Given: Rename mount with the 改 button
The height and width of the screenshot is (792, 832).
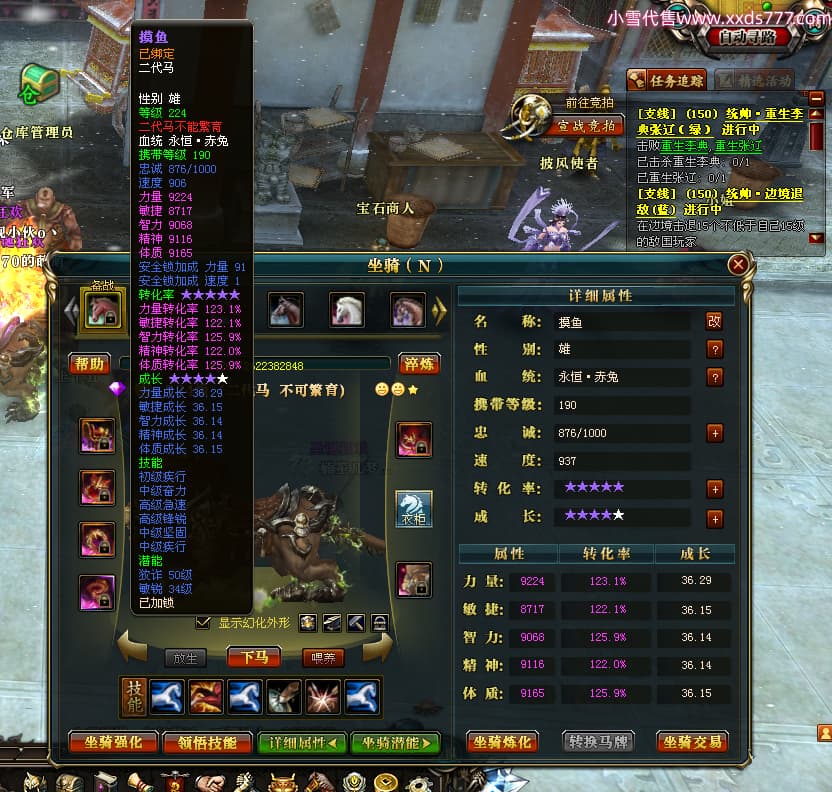Looking at the screenshot, I should [x=714, y=321].
